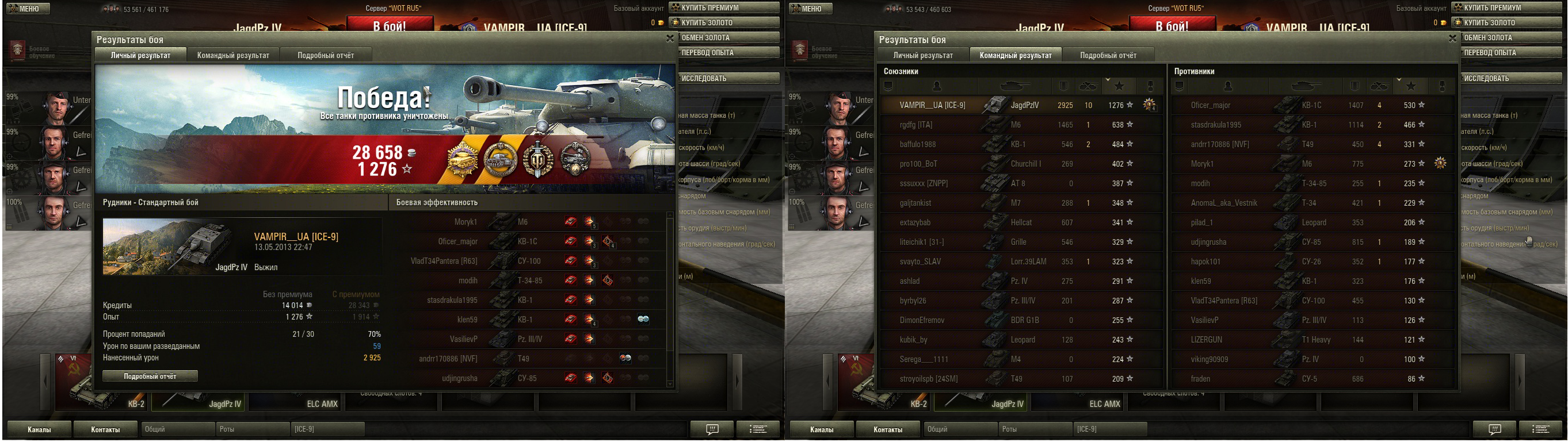This screenshot has height=442, width=1568.
Task: Click the Подробный отчёт button under Нанесенный урон
Action: [x=150, y=376]
